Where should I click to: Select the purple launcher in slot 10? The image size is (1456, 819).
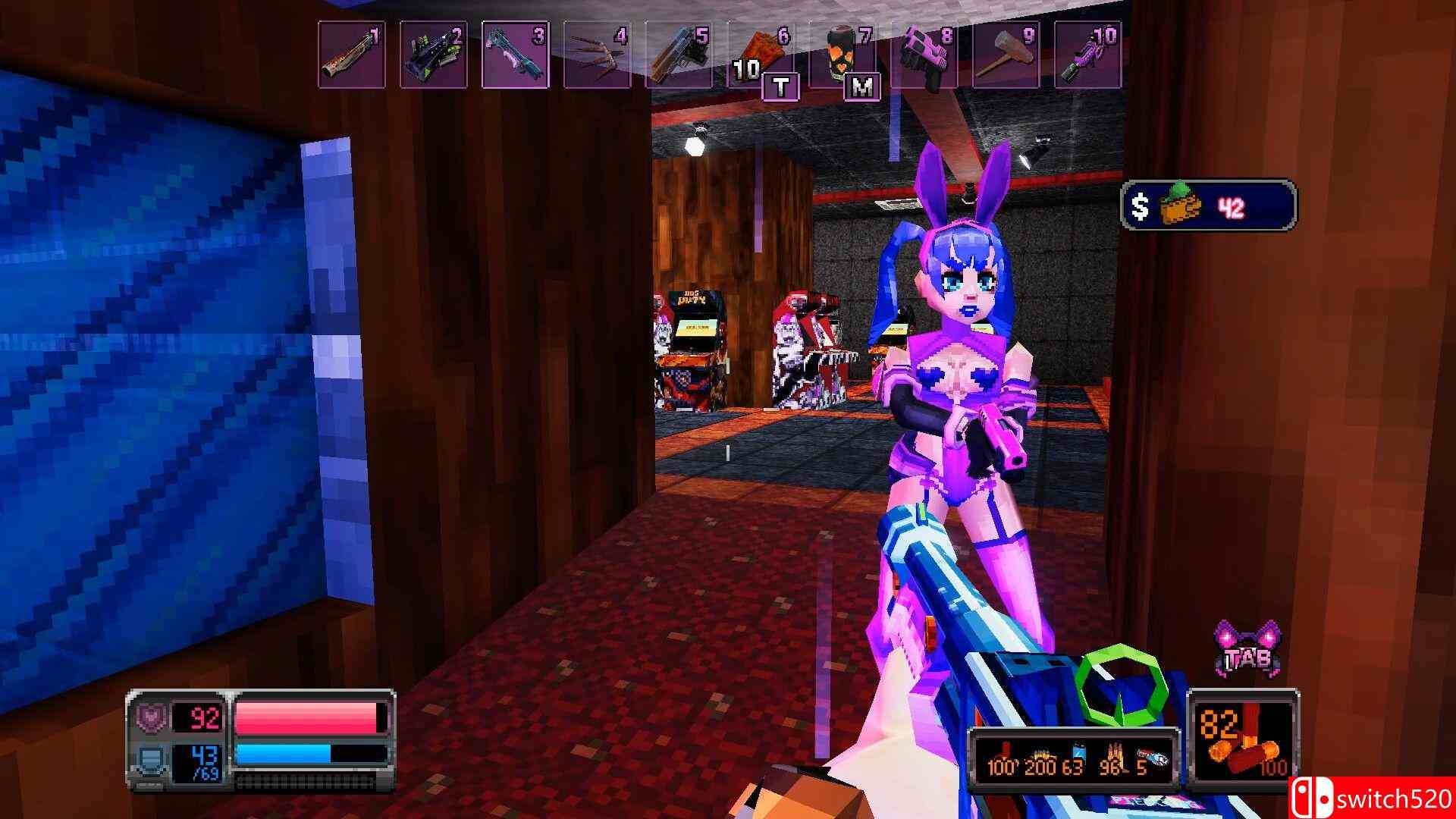[1086, 53]
